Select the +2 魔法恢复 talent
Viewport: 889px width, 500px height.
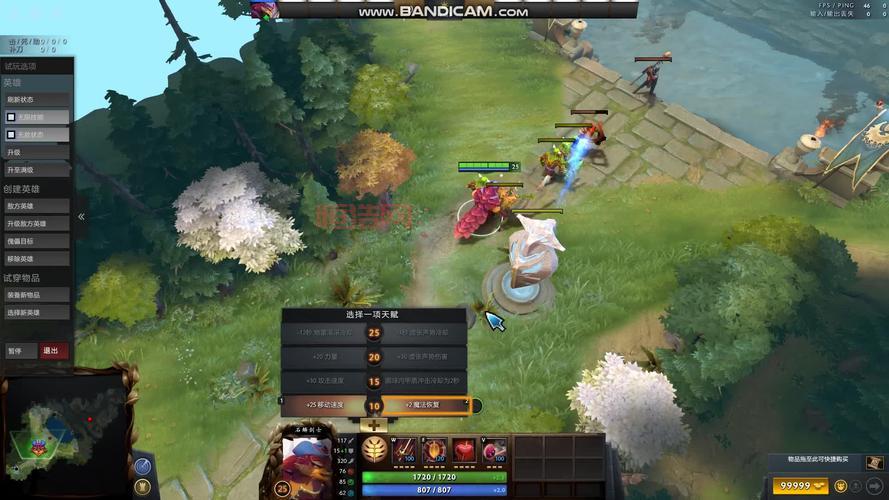426,406
